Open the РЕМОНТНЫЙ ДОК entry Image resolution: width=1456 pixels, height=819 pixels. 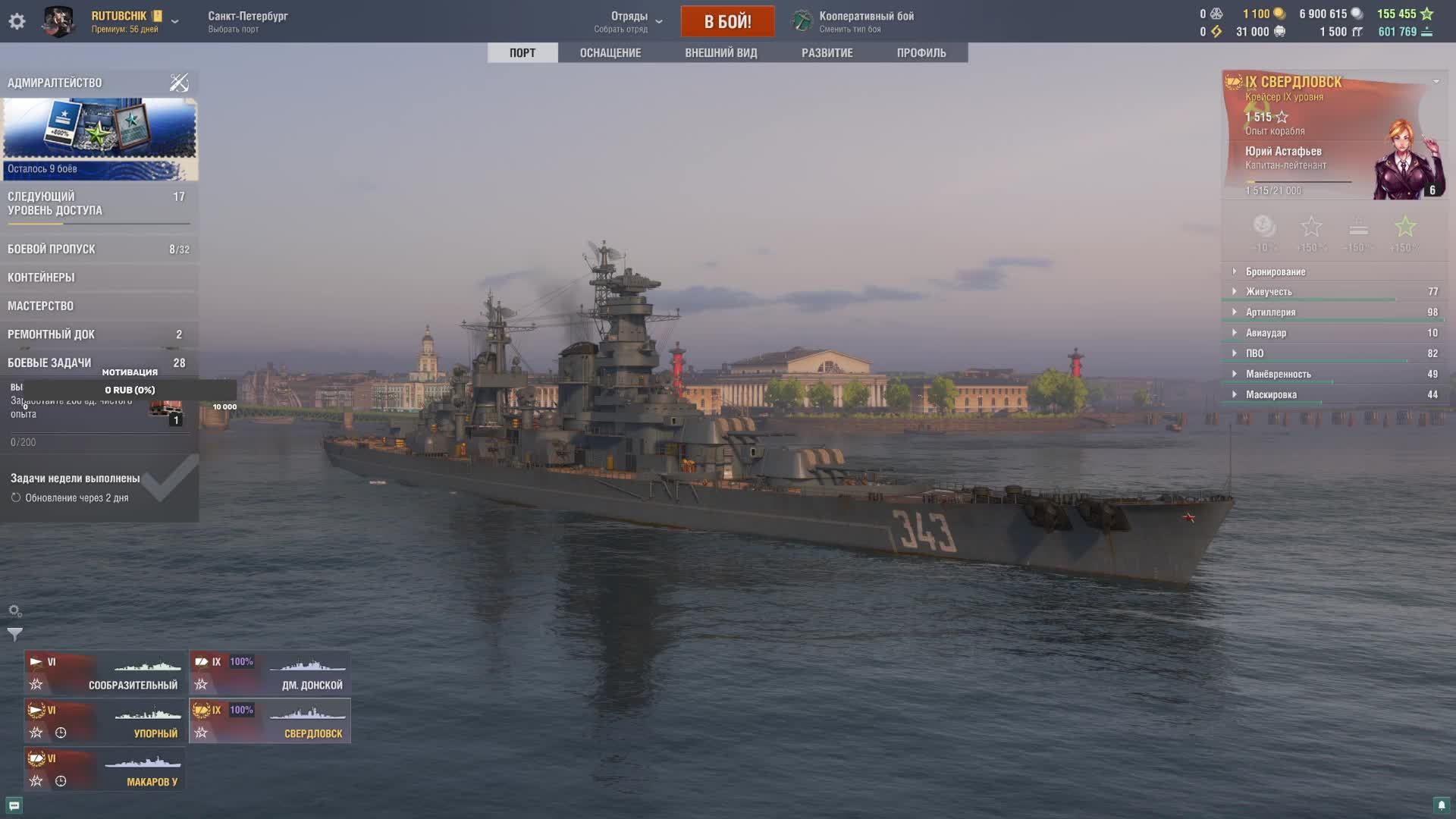(x=99, y=334)
